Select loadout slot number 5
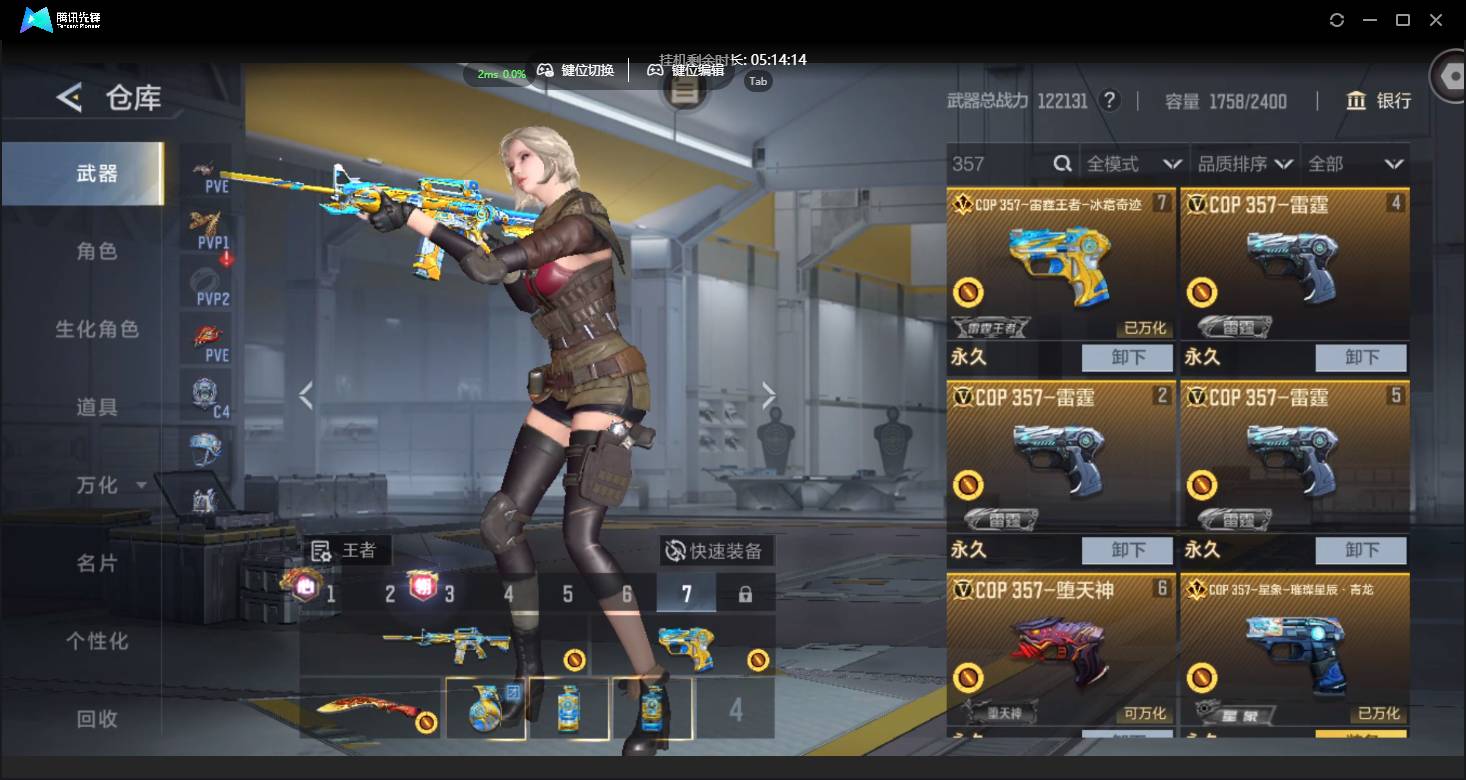This screenshot has width=1466, height=780. 567,594
